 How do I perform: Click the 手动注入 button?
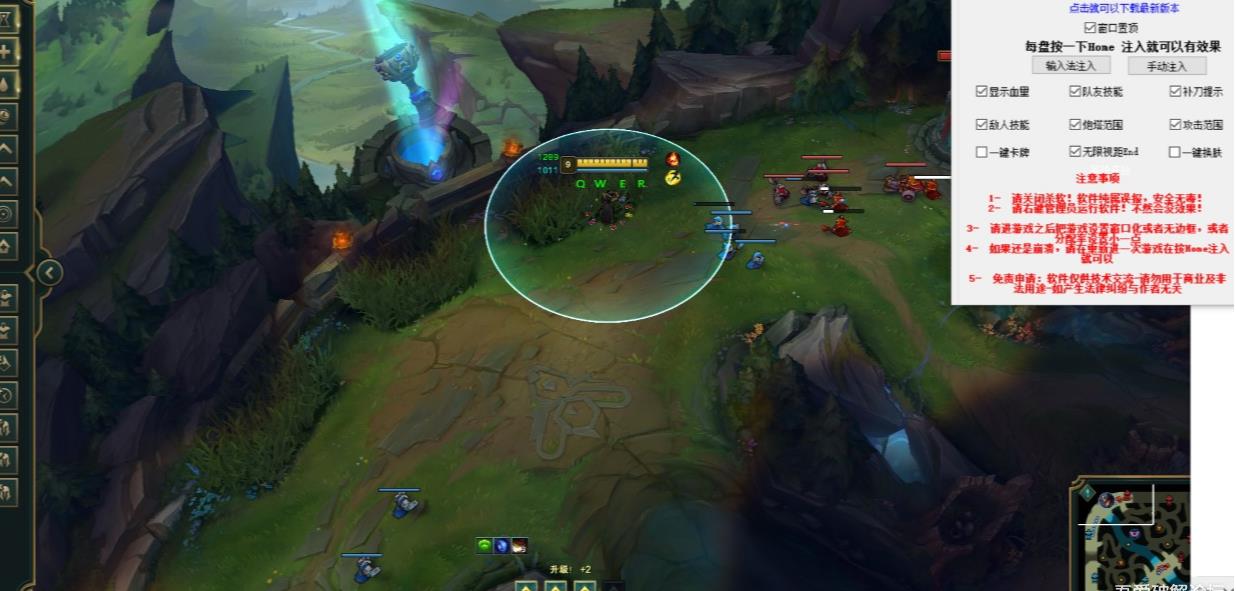coord(1166,66)
